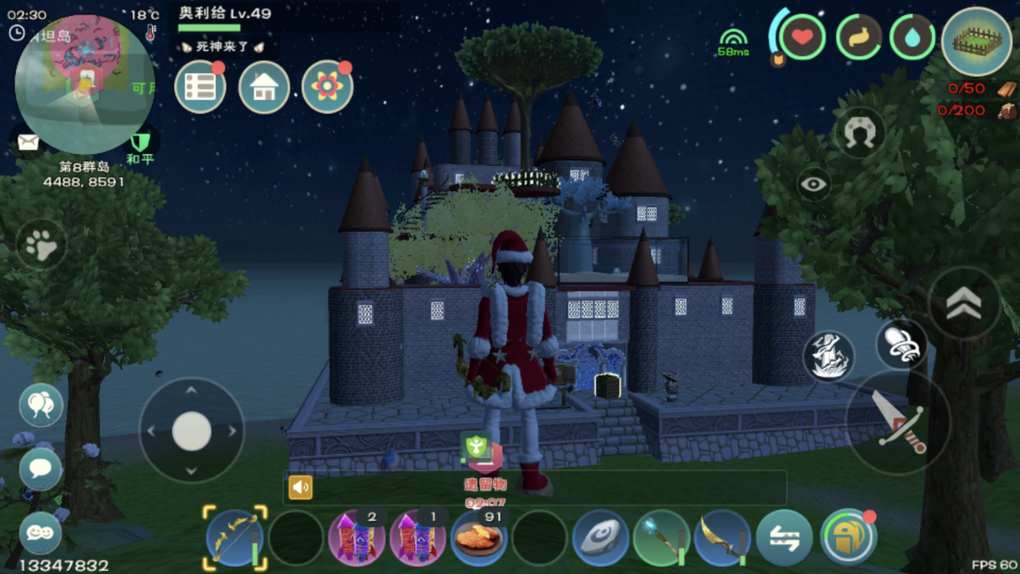The height and width of the screenshot is (574, 1020).
Task: Select the blue-tipped staff hotbar slot
Action: pyautogui.click(x=661, y=538)
